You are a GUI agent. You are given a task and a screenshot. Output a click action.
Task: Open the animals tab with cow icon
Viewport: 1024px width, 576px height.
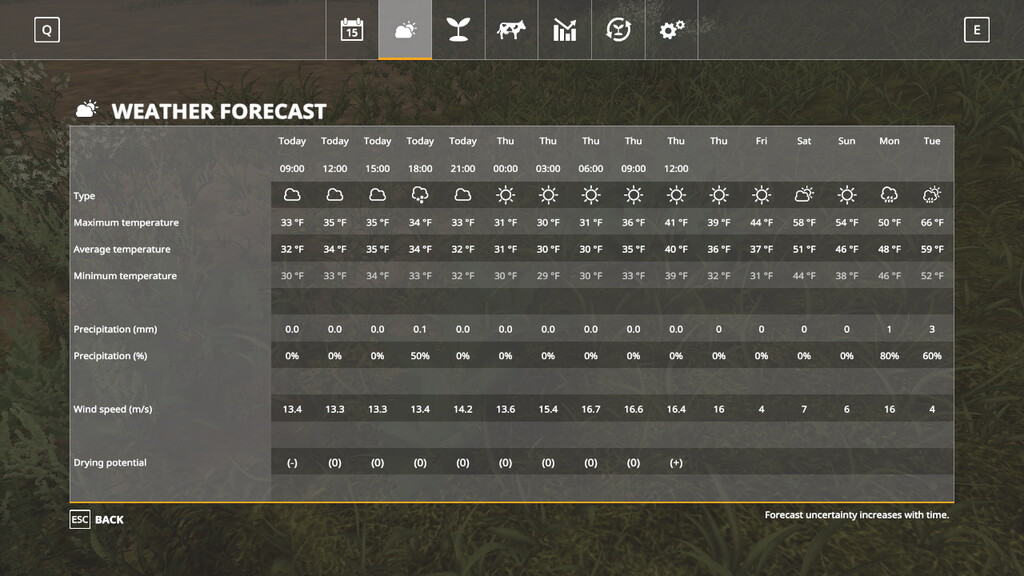point(511,30)
